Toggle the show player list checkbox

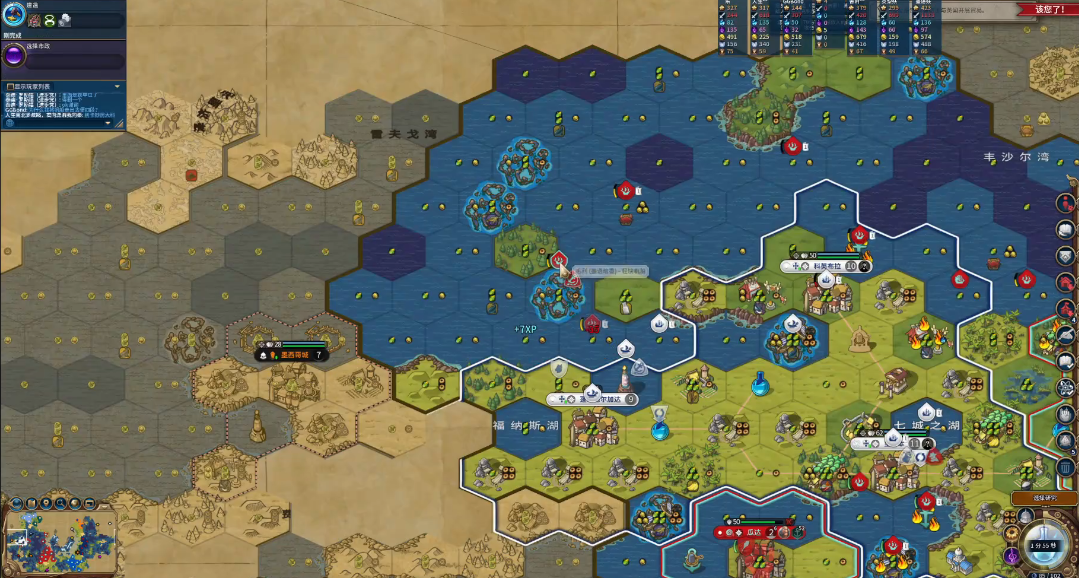pyautogui.click(x=8, y=87)
